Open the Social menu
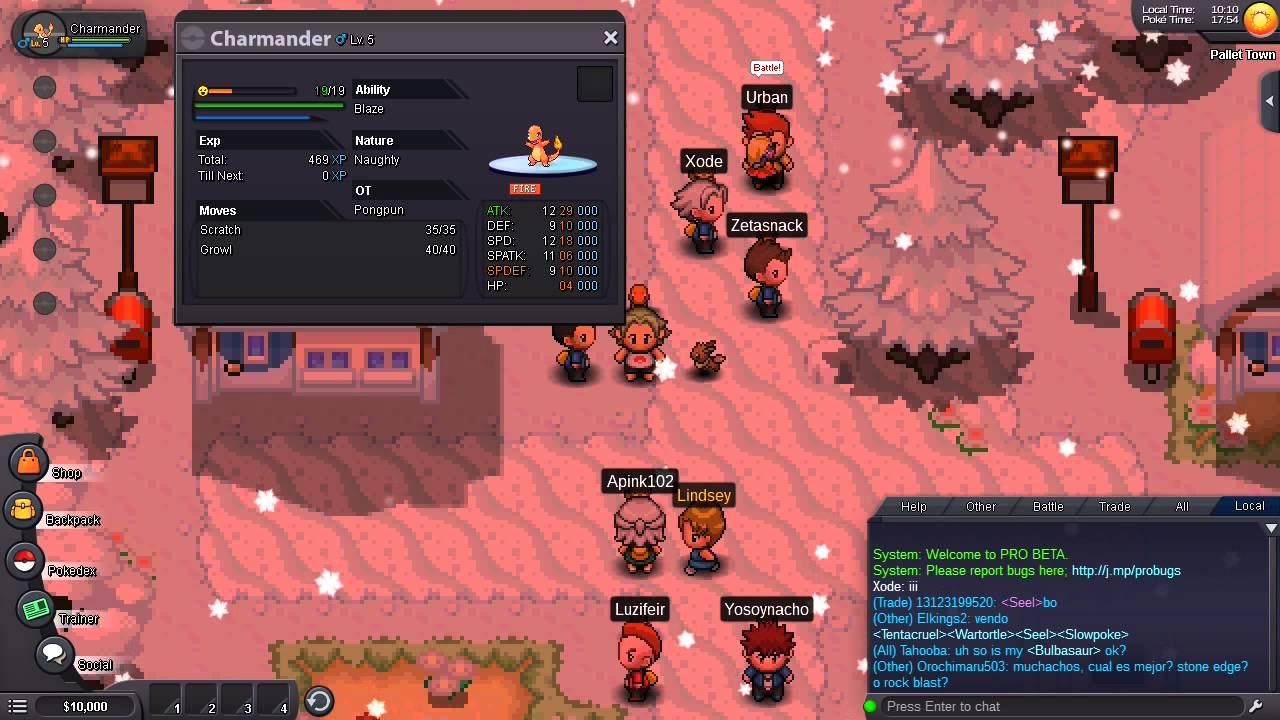This screenshot has height=720, width=1280. click(53, 655)
